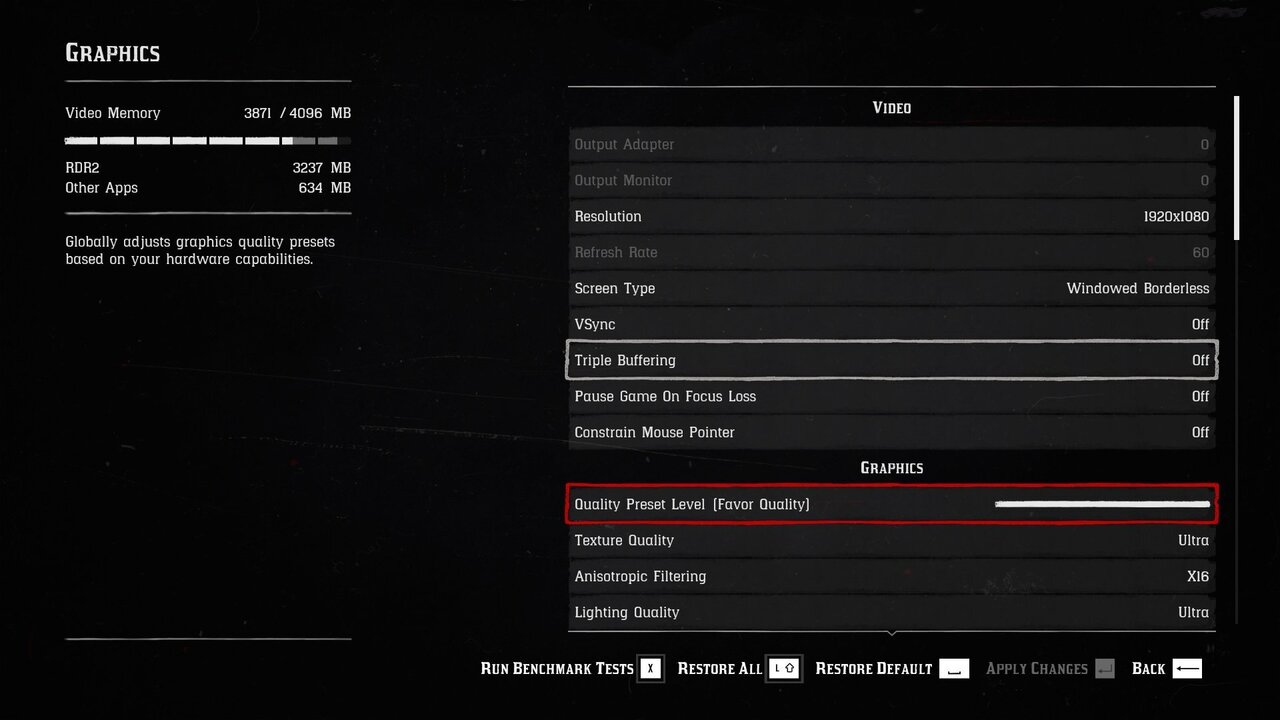Turn on Pause Game On Focus Loss
The image size is (1280, 720).
[x=891, y=396]
